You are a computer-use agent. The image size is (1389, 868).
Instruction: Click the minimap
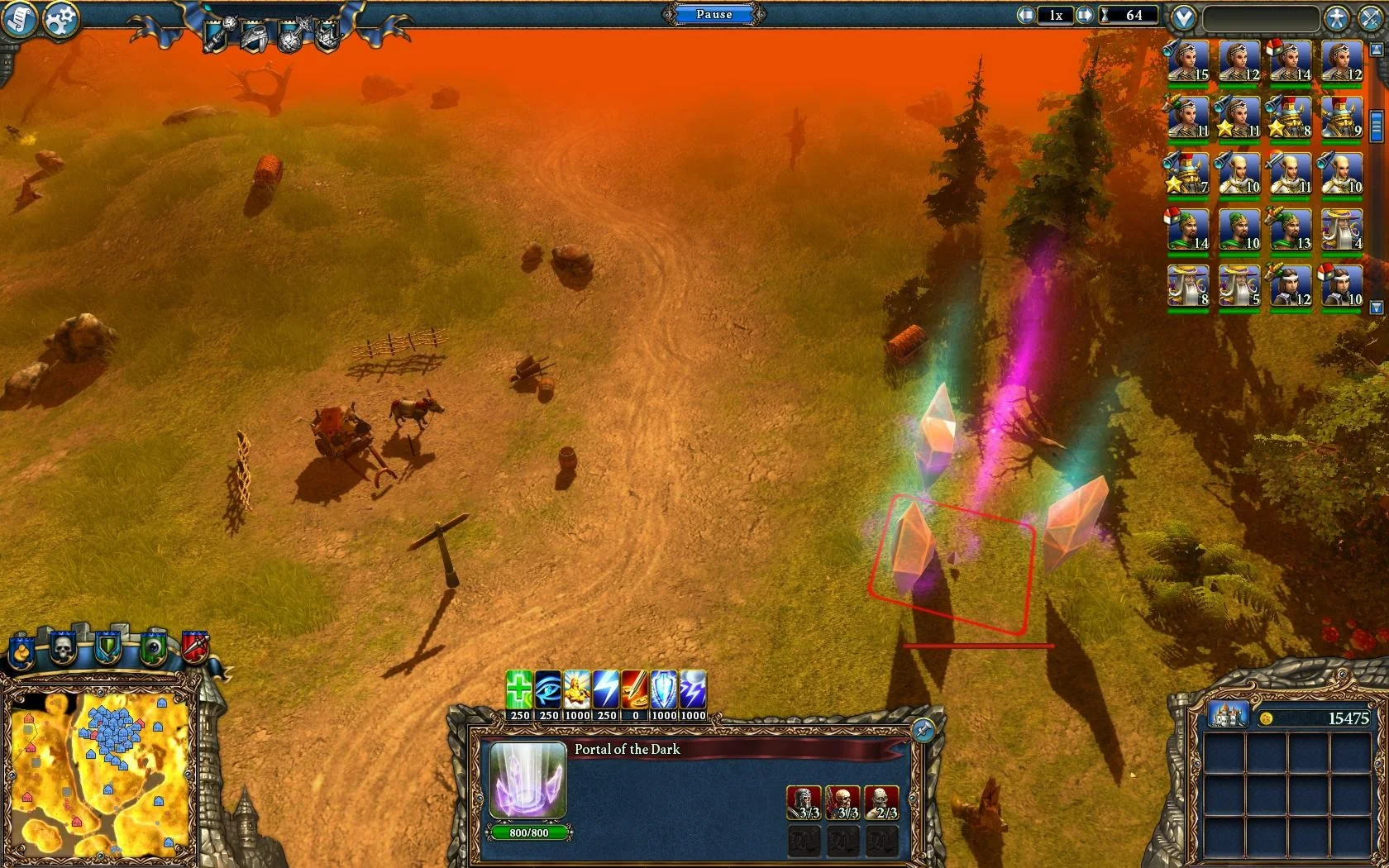click(99, 773)
